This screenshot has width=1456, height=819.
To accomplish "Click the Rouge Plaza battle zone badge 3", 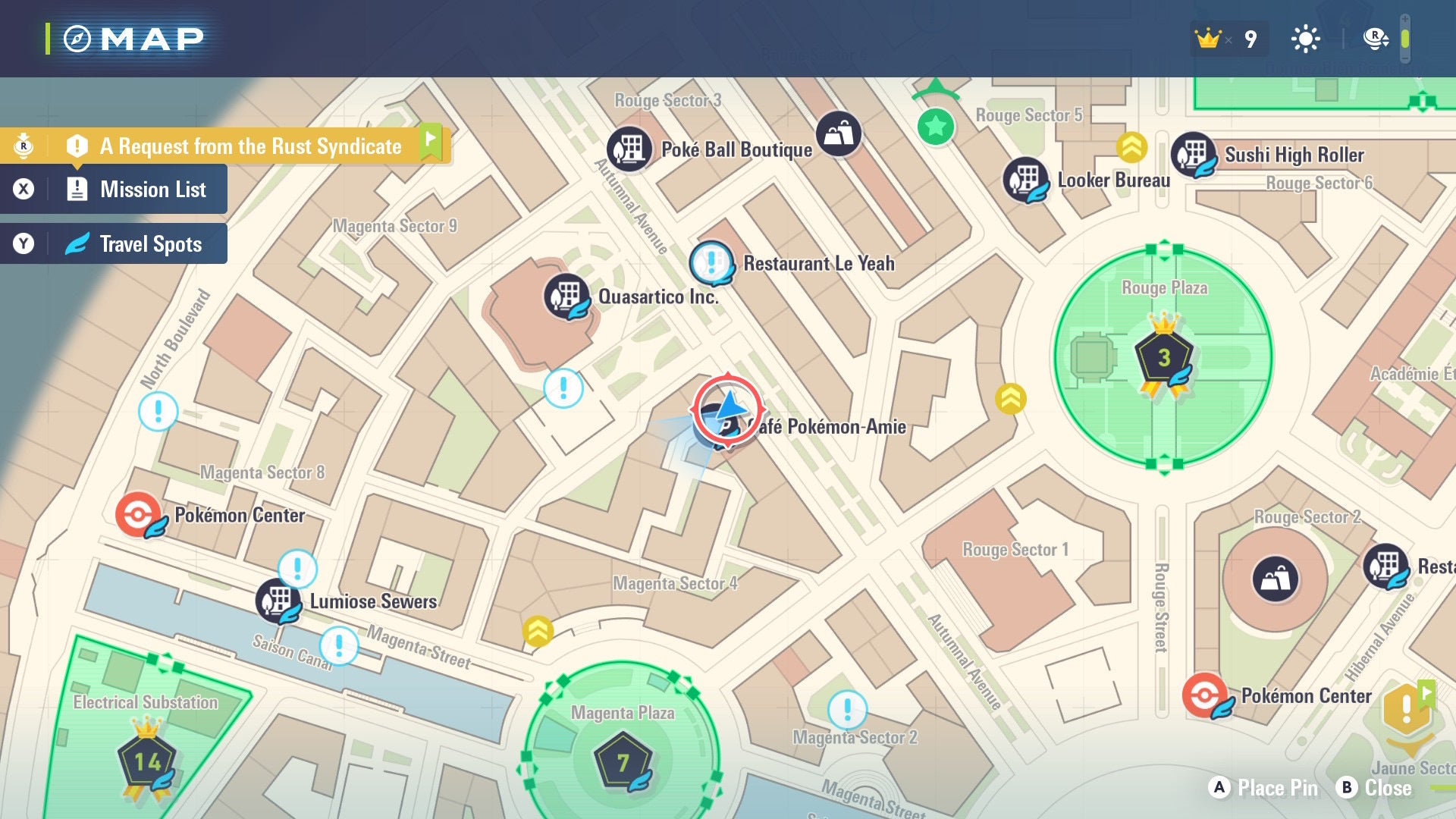I will [1165, 354].
